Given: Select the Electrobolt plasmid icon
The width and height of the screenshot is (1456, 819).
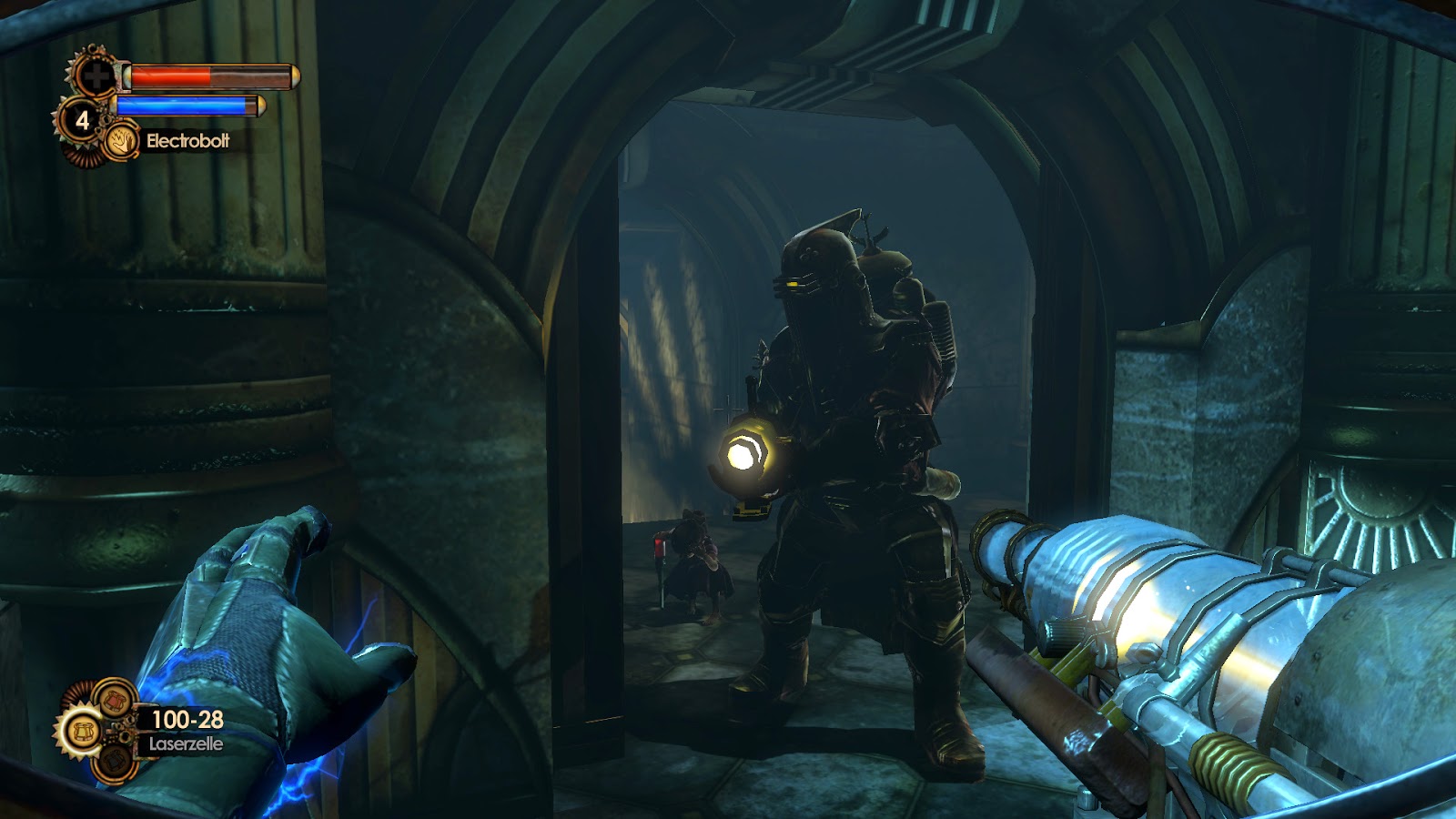Looking at the screenshot, I should pos(124,142).
